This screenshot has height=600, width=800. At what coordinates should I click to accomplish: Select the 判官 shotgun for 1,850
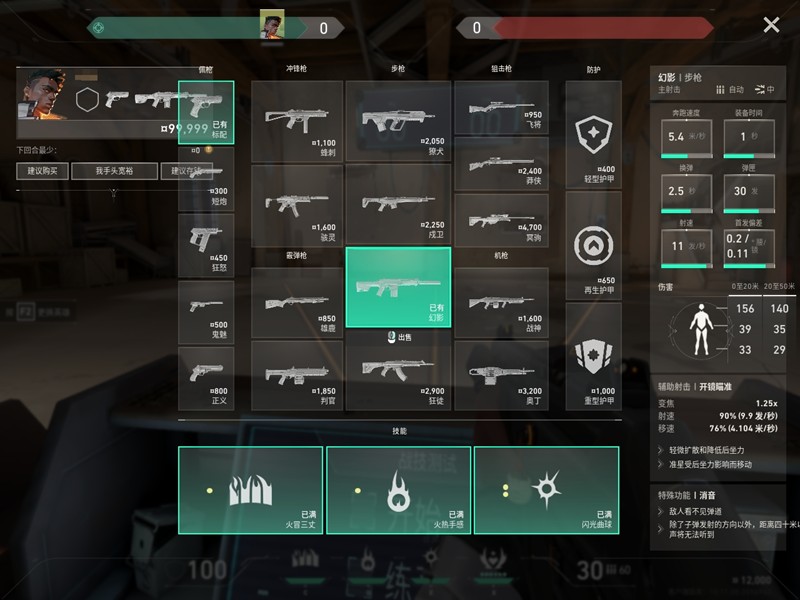[x=297, y=374]
